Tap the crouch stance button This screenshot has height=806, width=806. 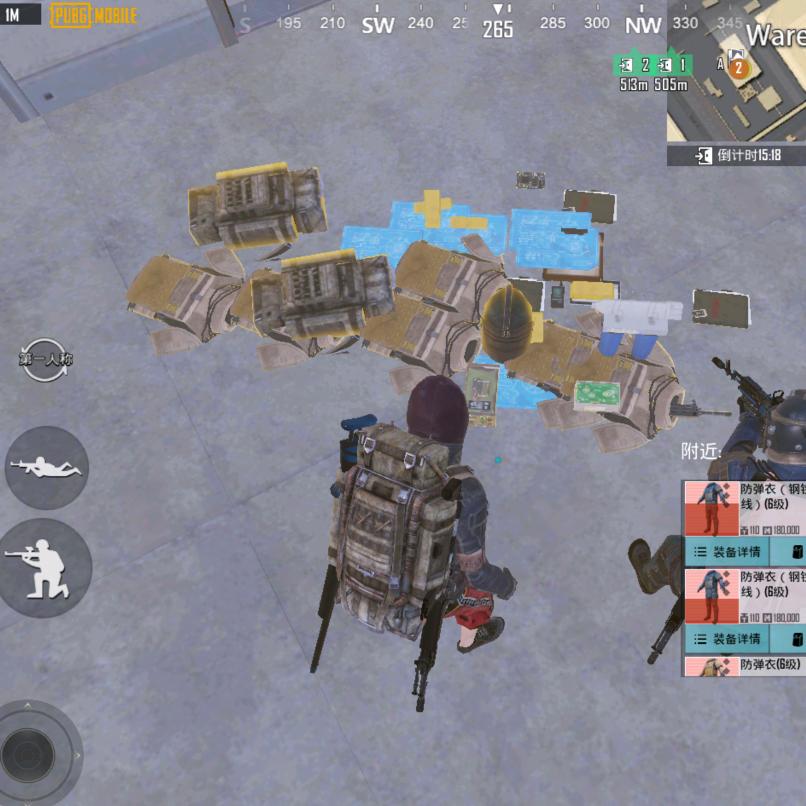point(45,568)
